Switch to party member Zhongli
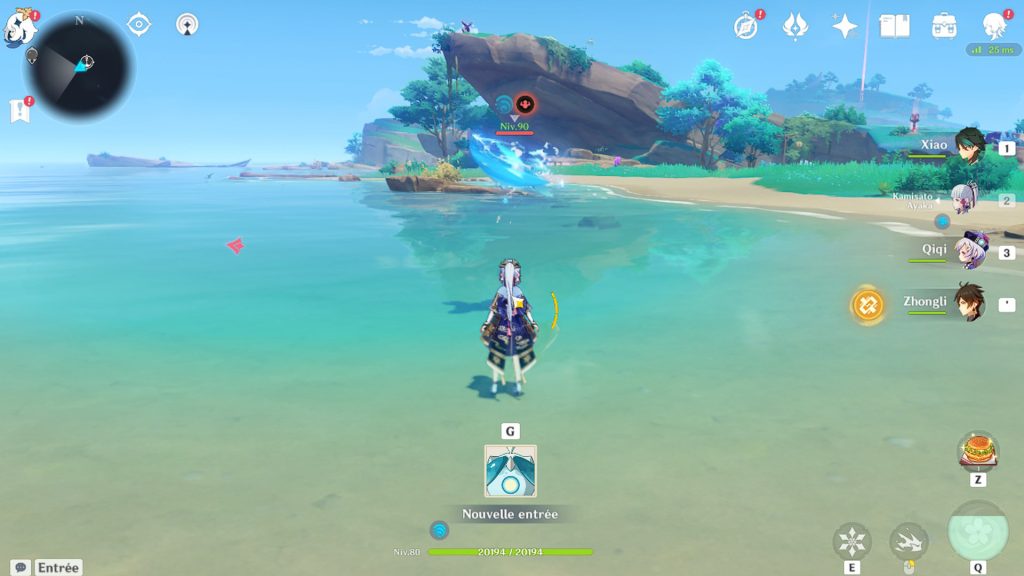The height and width of the screenshot is (576, 1024). [x=968, y=303]
